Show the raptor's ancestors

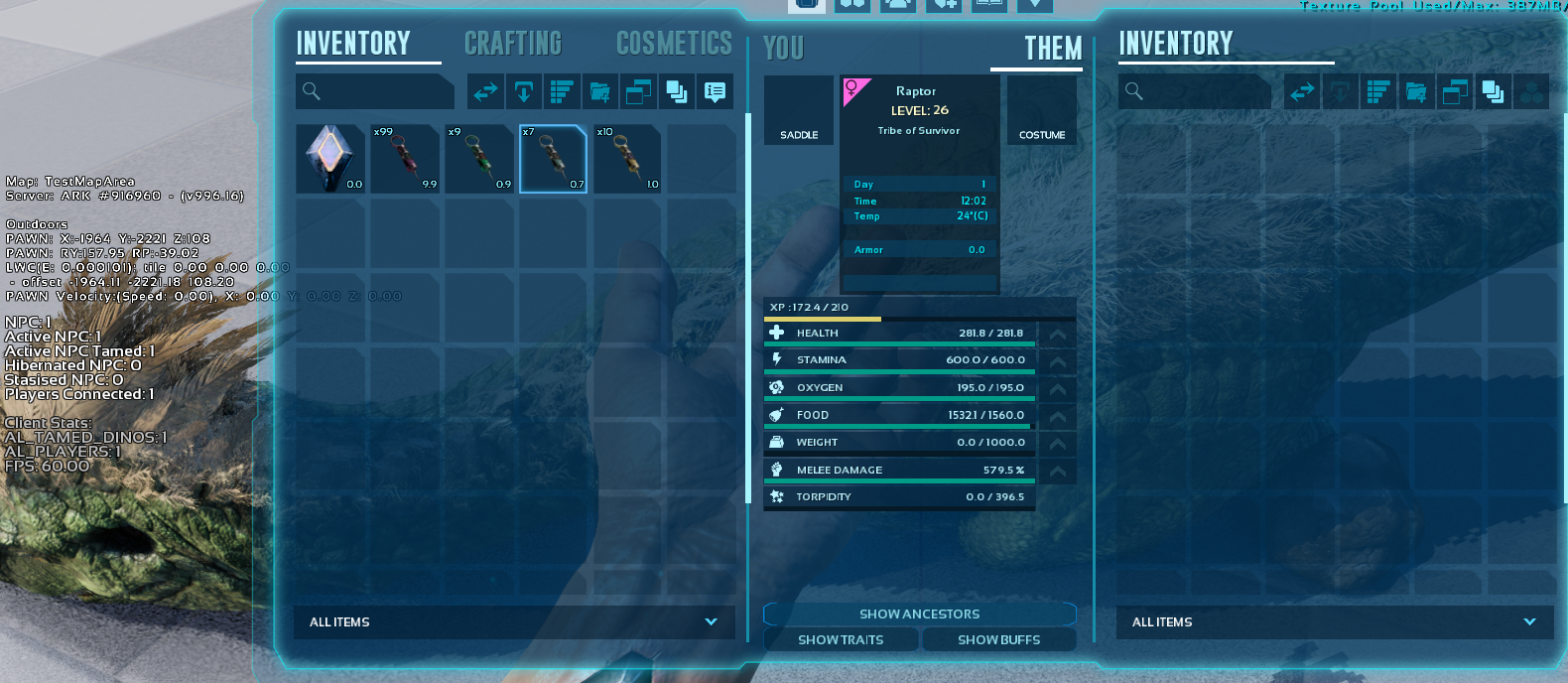tap(919, 615)
